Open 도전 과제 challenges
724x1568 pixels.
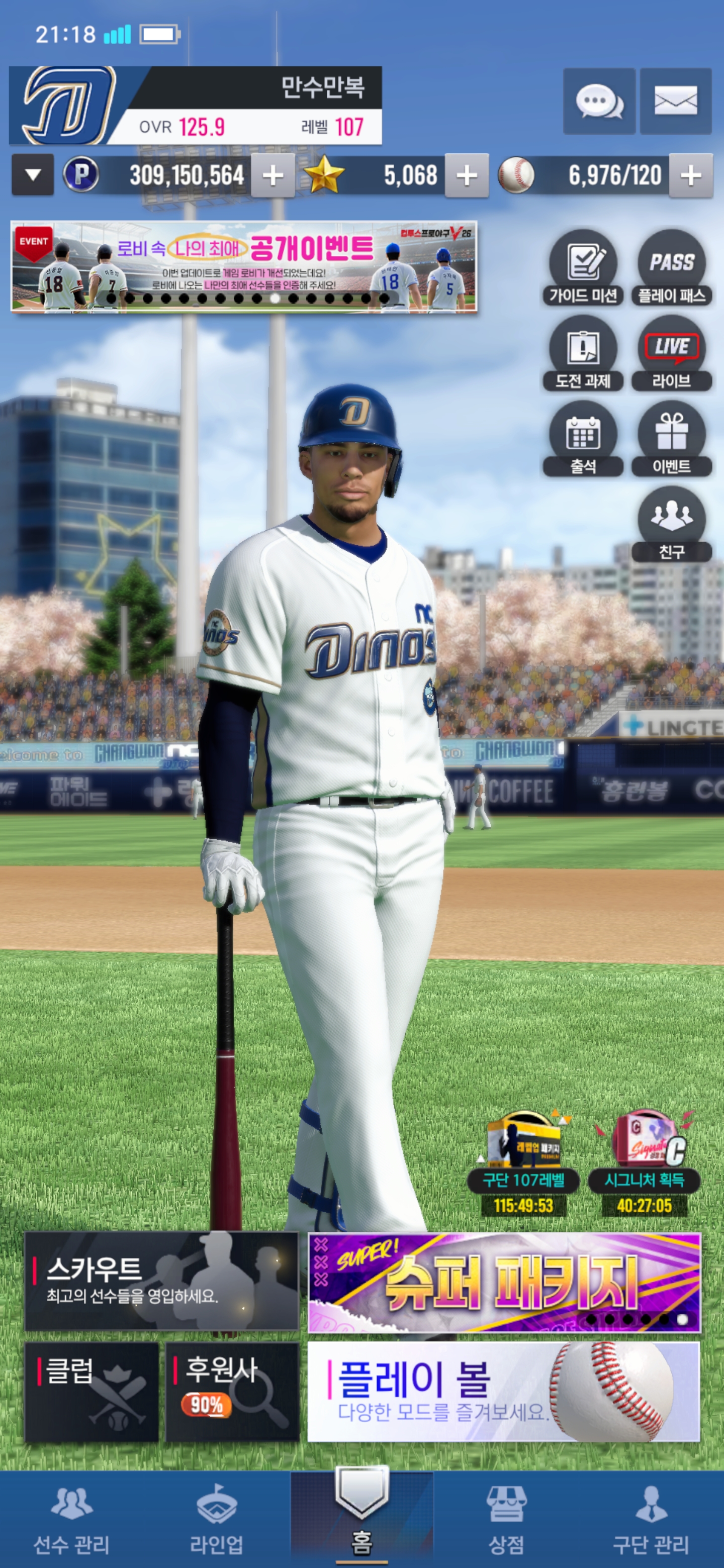click(583, 354)
